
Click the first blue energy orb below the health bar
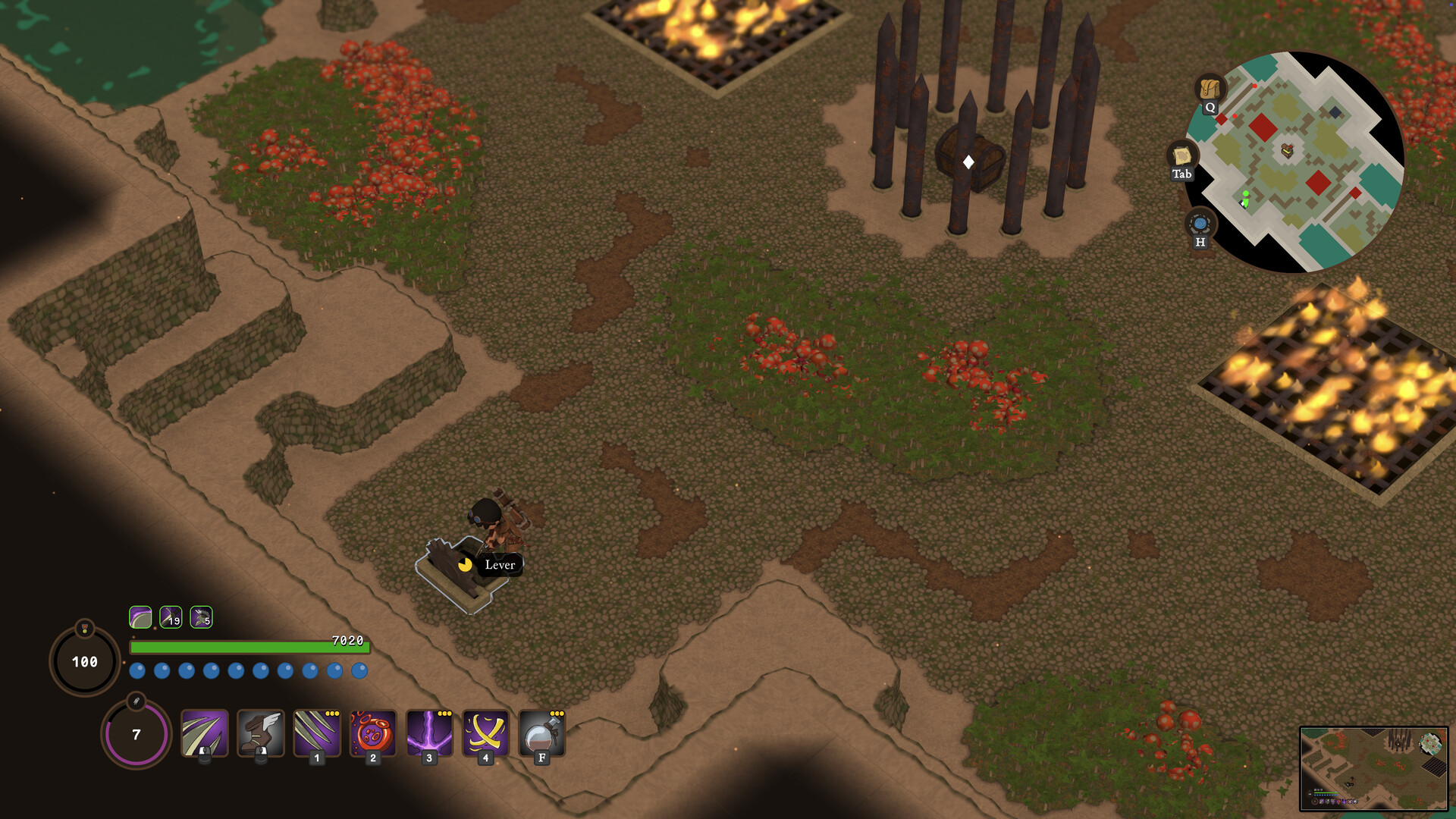pos(137,670)
